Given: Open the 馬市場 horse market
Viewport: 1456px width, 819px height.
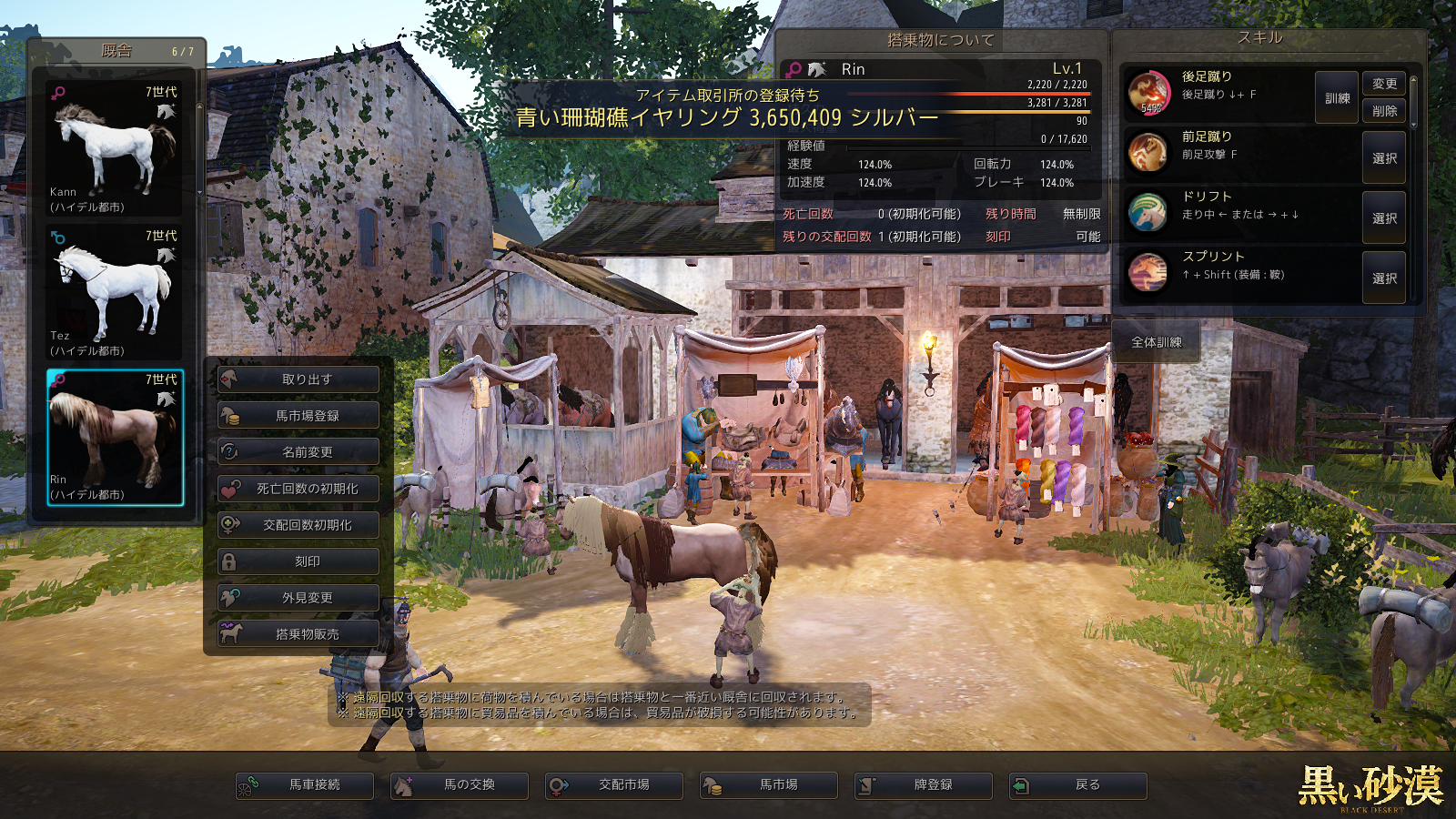Looking at the screenshot, I should pos(769,785).
